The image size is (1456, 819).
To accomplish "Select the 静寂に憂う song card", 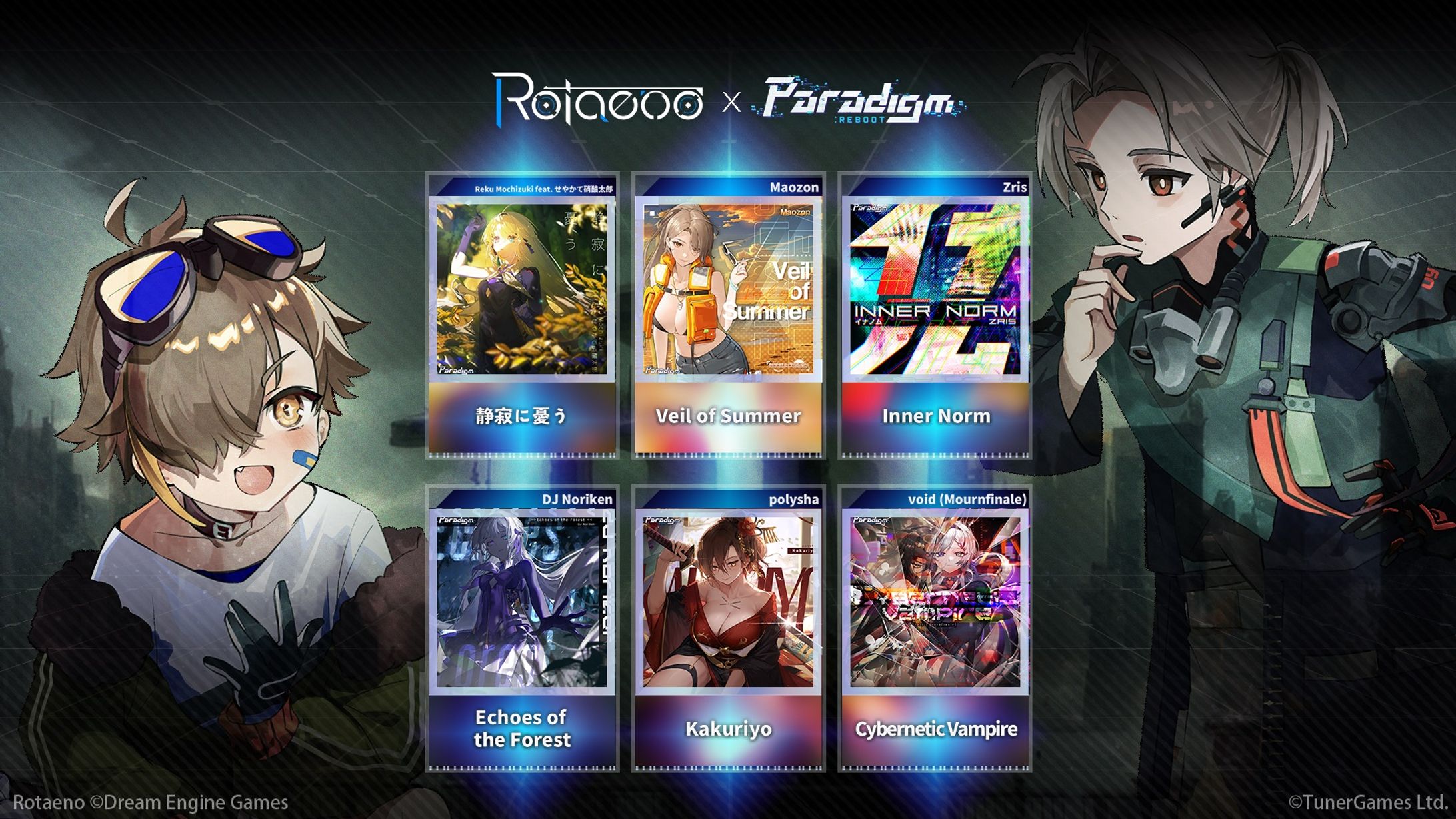I will tap(522, 316).
